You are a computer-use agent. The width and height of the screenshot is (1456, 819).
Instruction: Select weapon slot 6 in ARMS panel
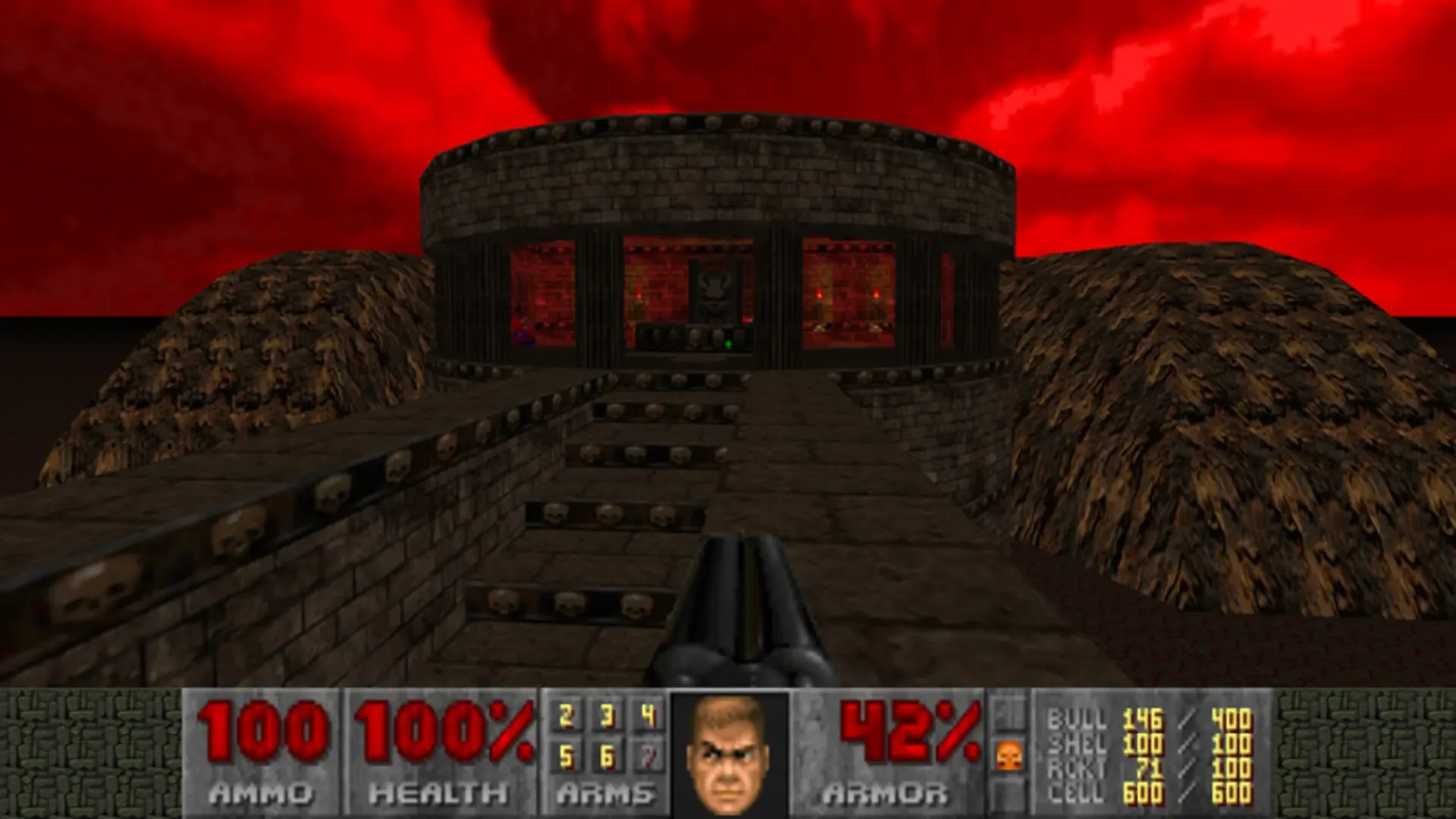pyautogui.click(x=607, y=756)
